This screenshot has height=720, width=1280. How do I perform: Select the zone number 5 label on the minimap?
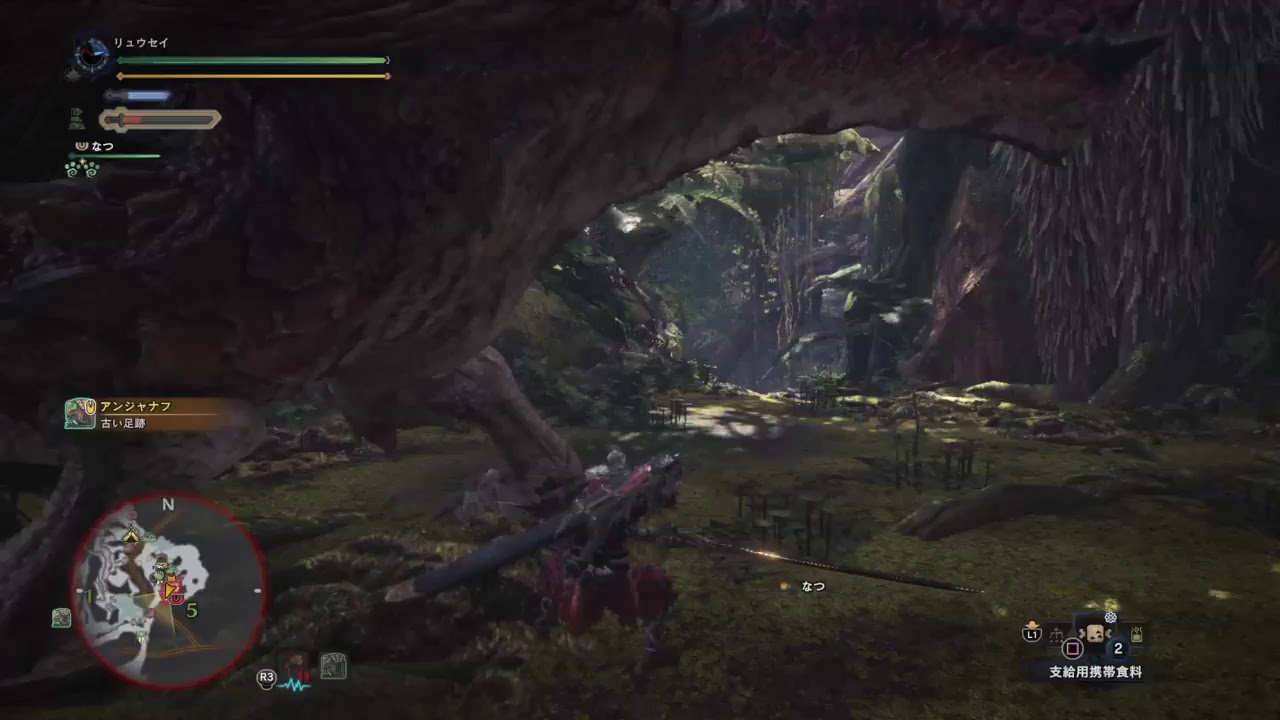[192, 608]
